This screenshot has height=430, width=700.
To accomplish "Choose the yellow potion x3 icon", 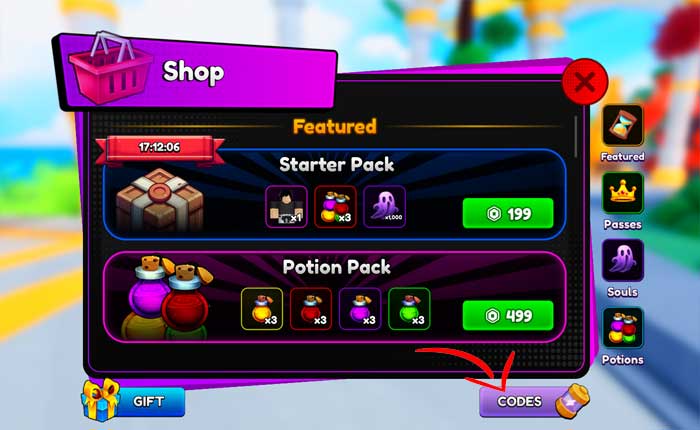I will point(262,309).
